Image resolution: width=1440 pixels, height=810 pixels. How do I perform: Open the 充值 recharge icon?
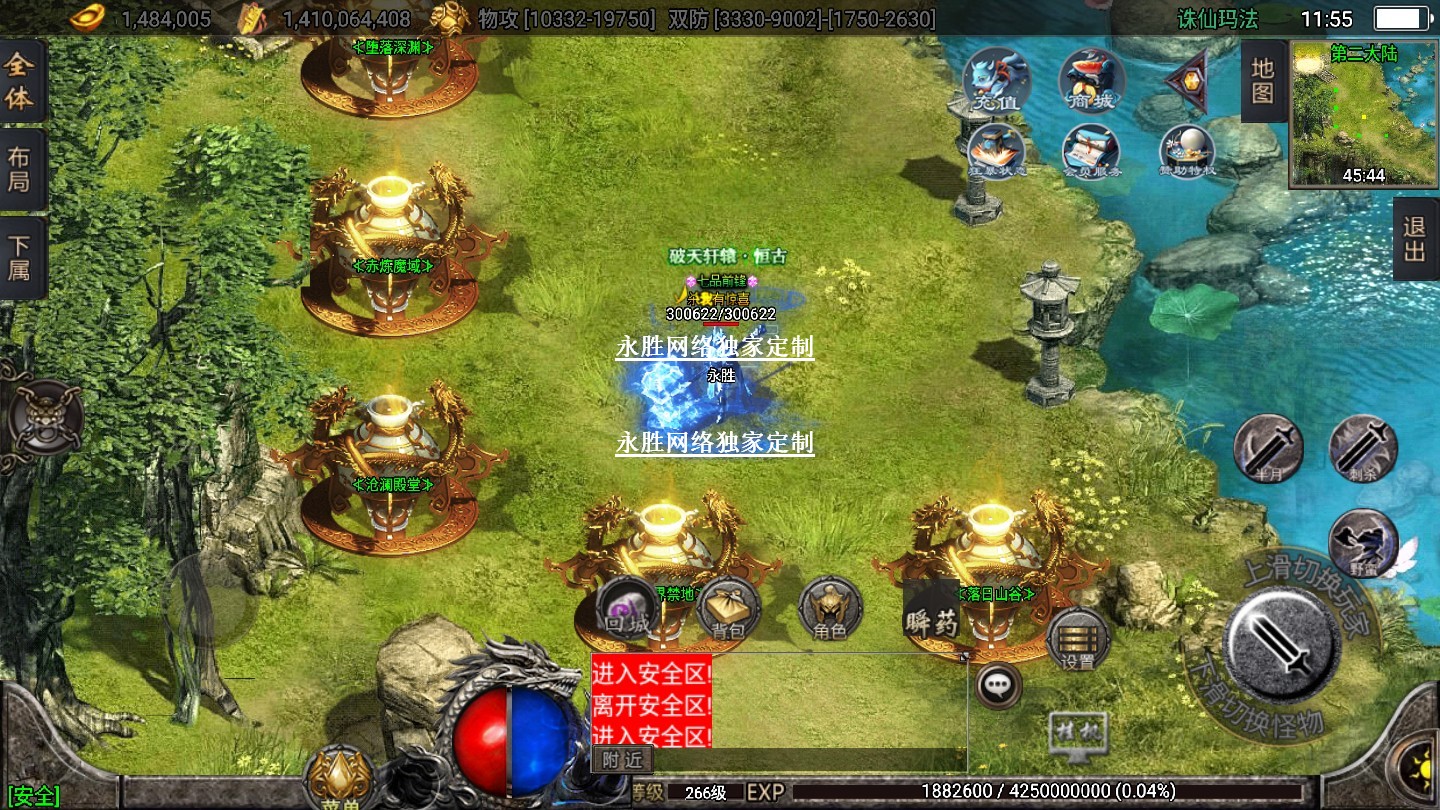point(996,79)
